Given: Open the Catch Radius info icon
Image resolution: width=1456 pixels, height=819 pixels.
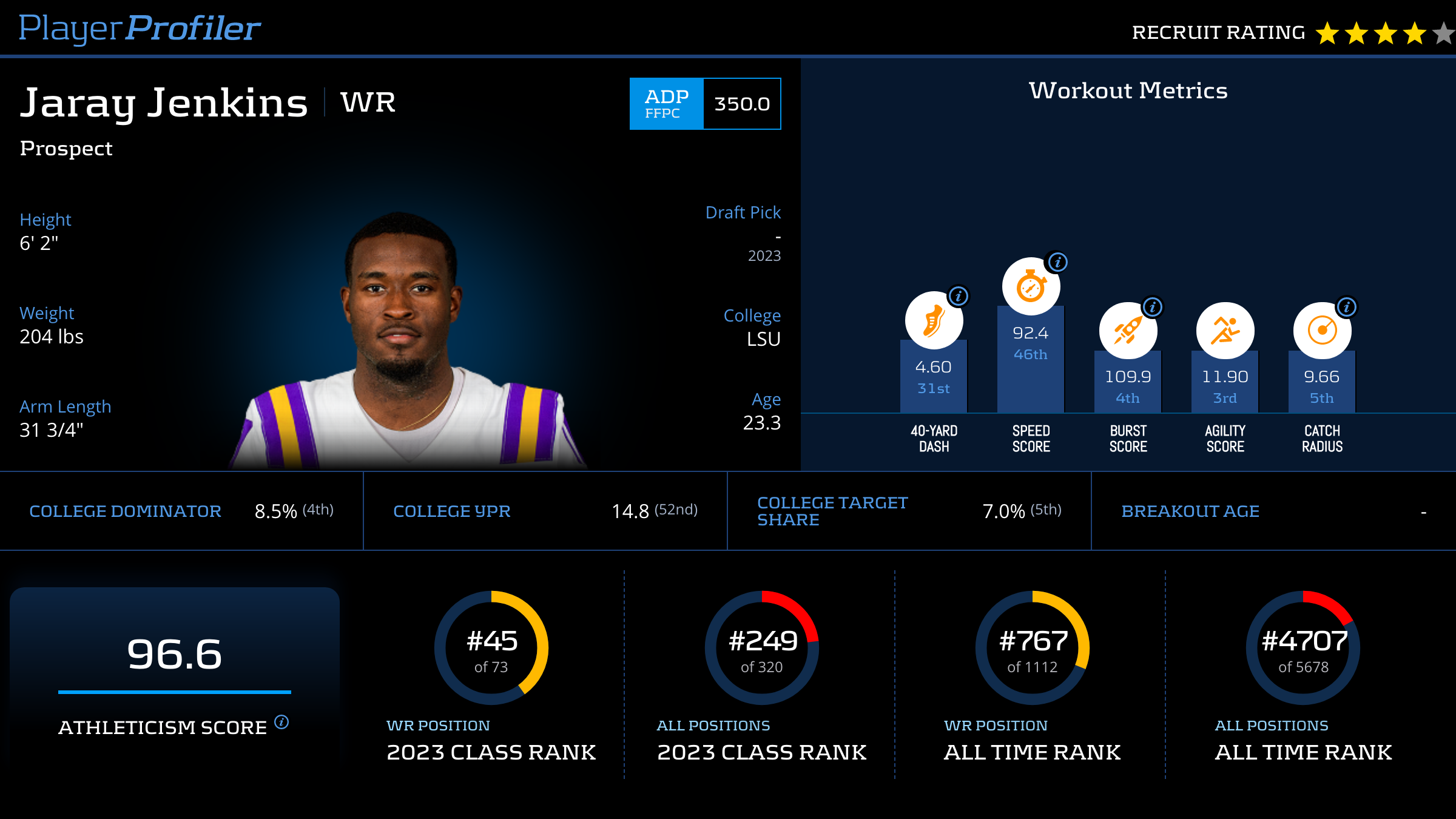Looking at the screenshot, I should (x=1347, y=307).
